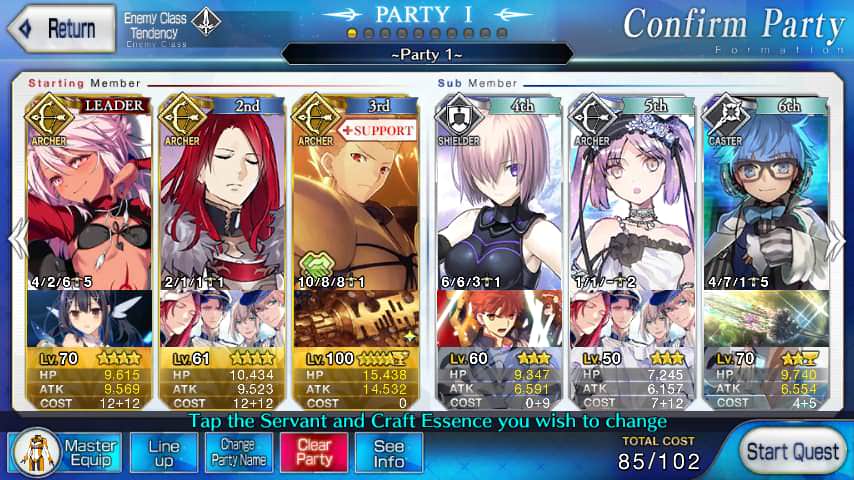This screenshot has height=480, width=854.
Task: Open the Line up option
Action: point(163,453)
